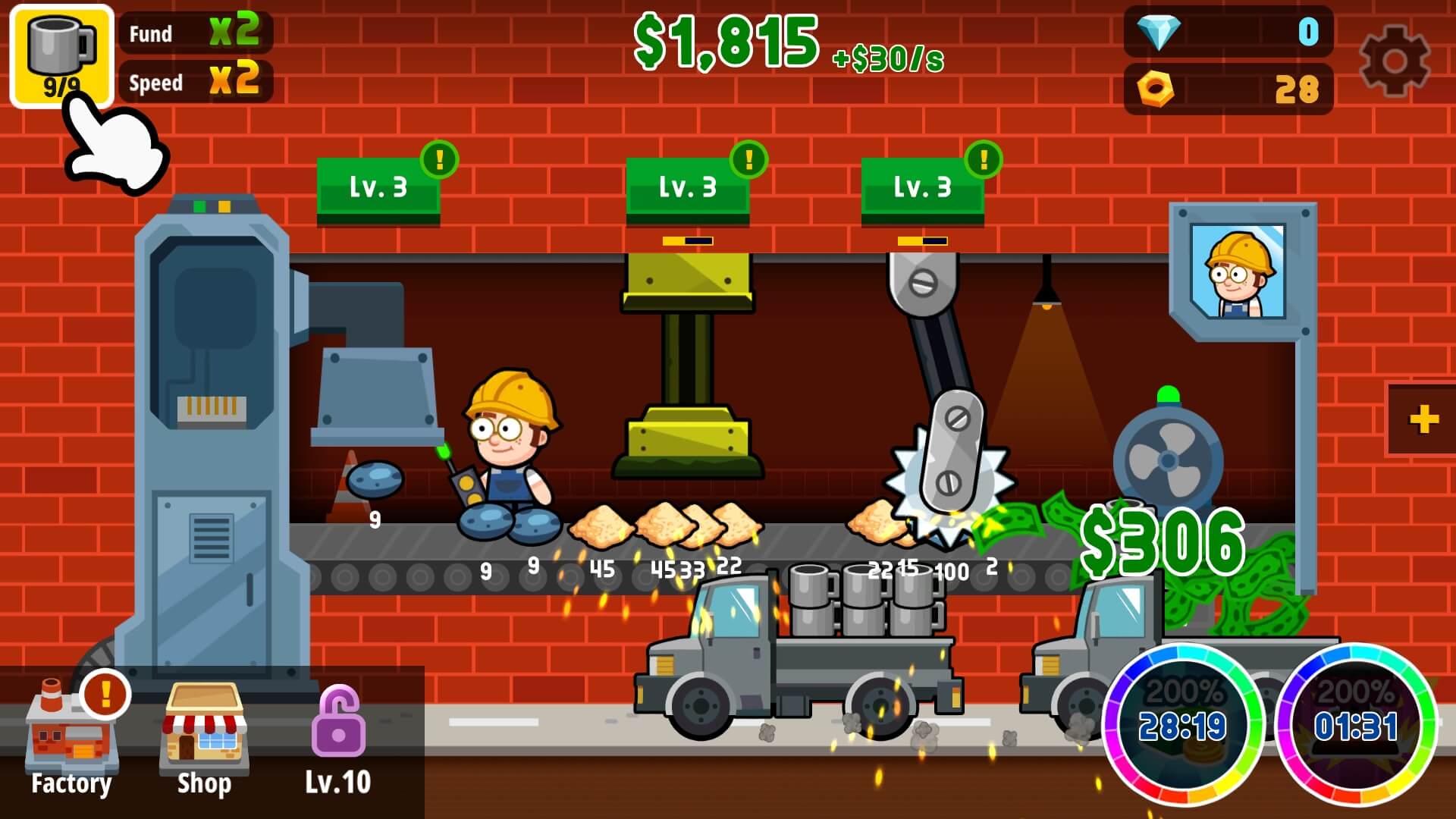1456x819 pixels.
Task: Activate the 01:31 boost timer circle
Action: (1357, 725)
